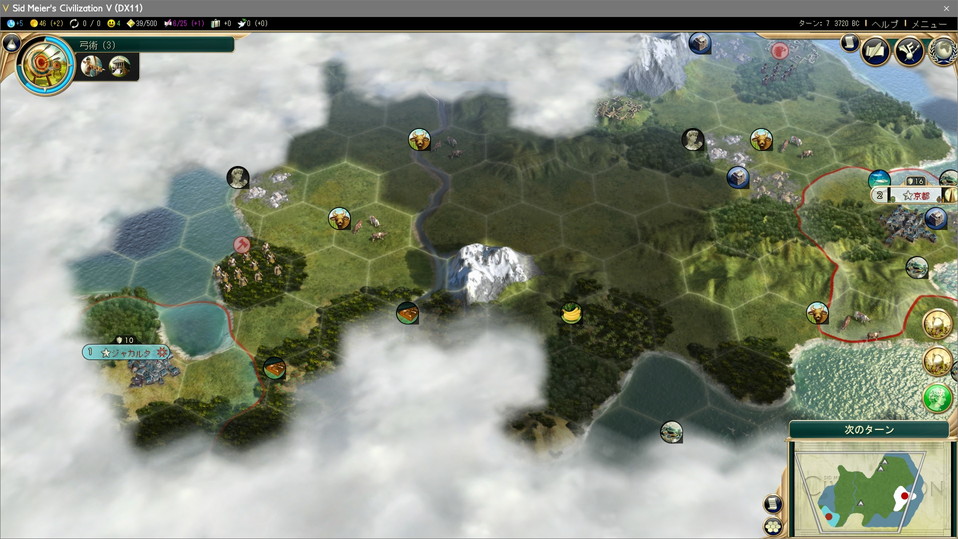The height and width of the screenshot is (539, 958).
Task: Open the small scroll notification log
Action: click(x=849, y=43)
